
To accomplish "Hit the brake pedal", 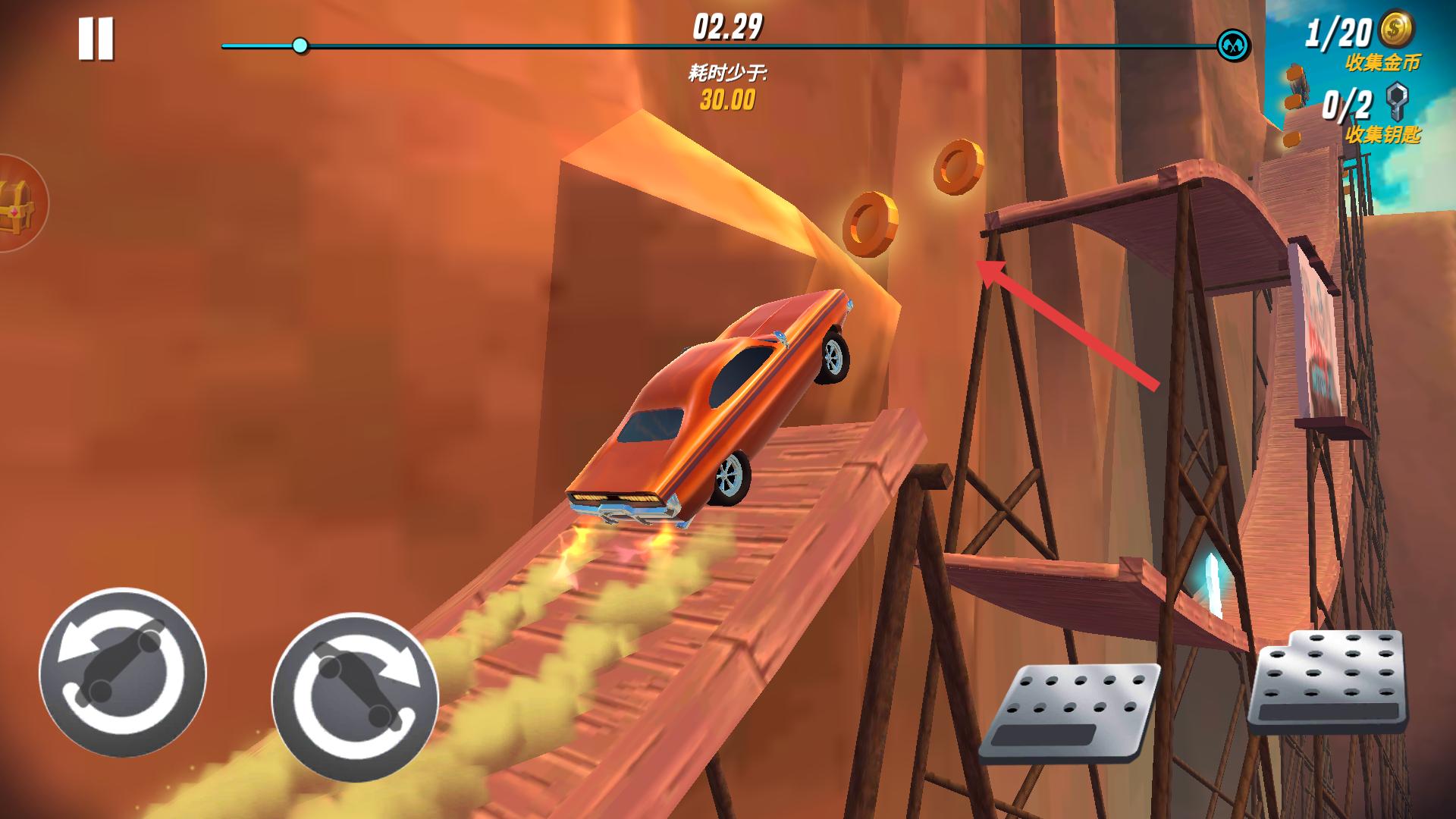I will pos(1069,711).
